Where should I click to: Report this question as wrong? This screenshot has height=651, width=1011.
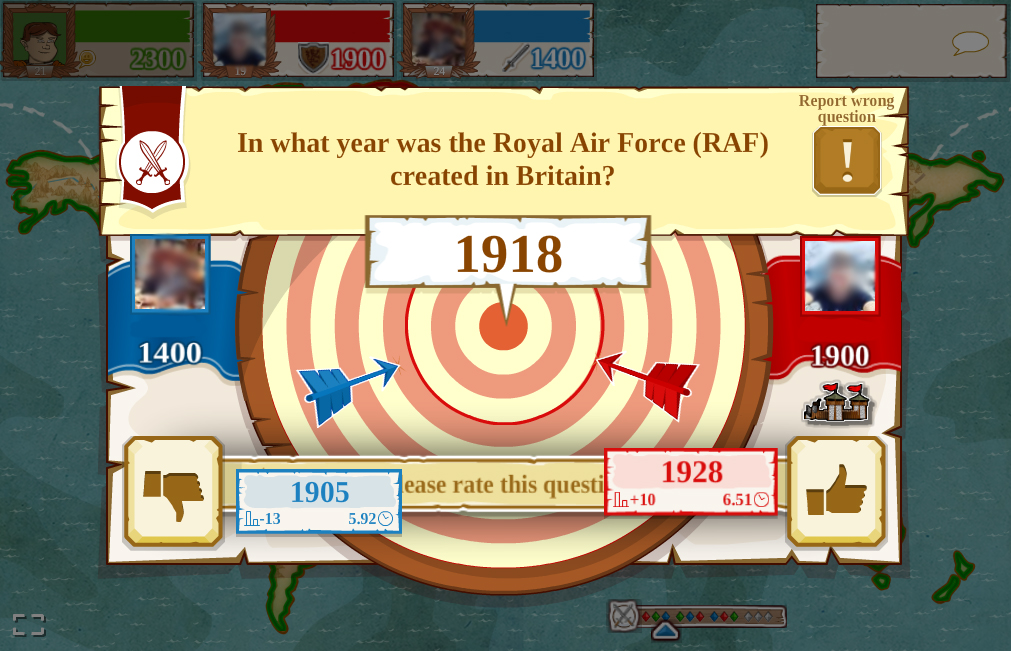click(x=847, y=160)
